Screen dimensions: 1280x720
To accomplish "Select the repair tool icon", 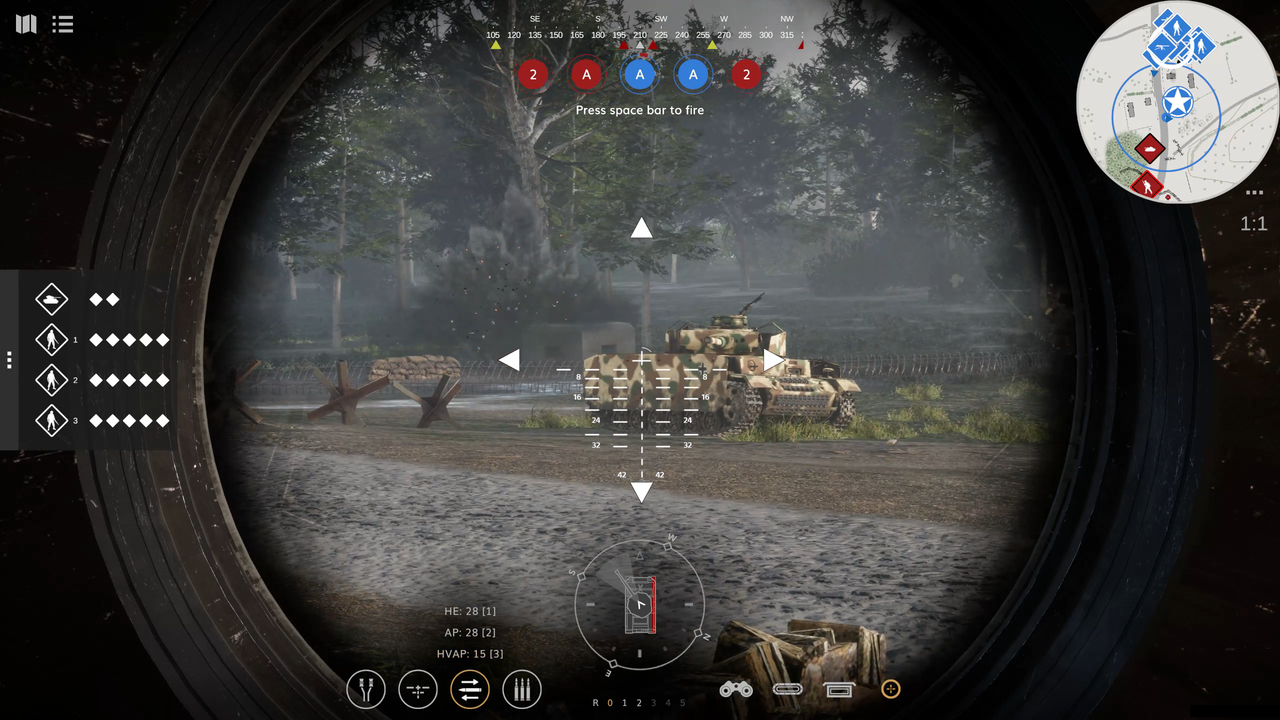I will pos(365,689).
